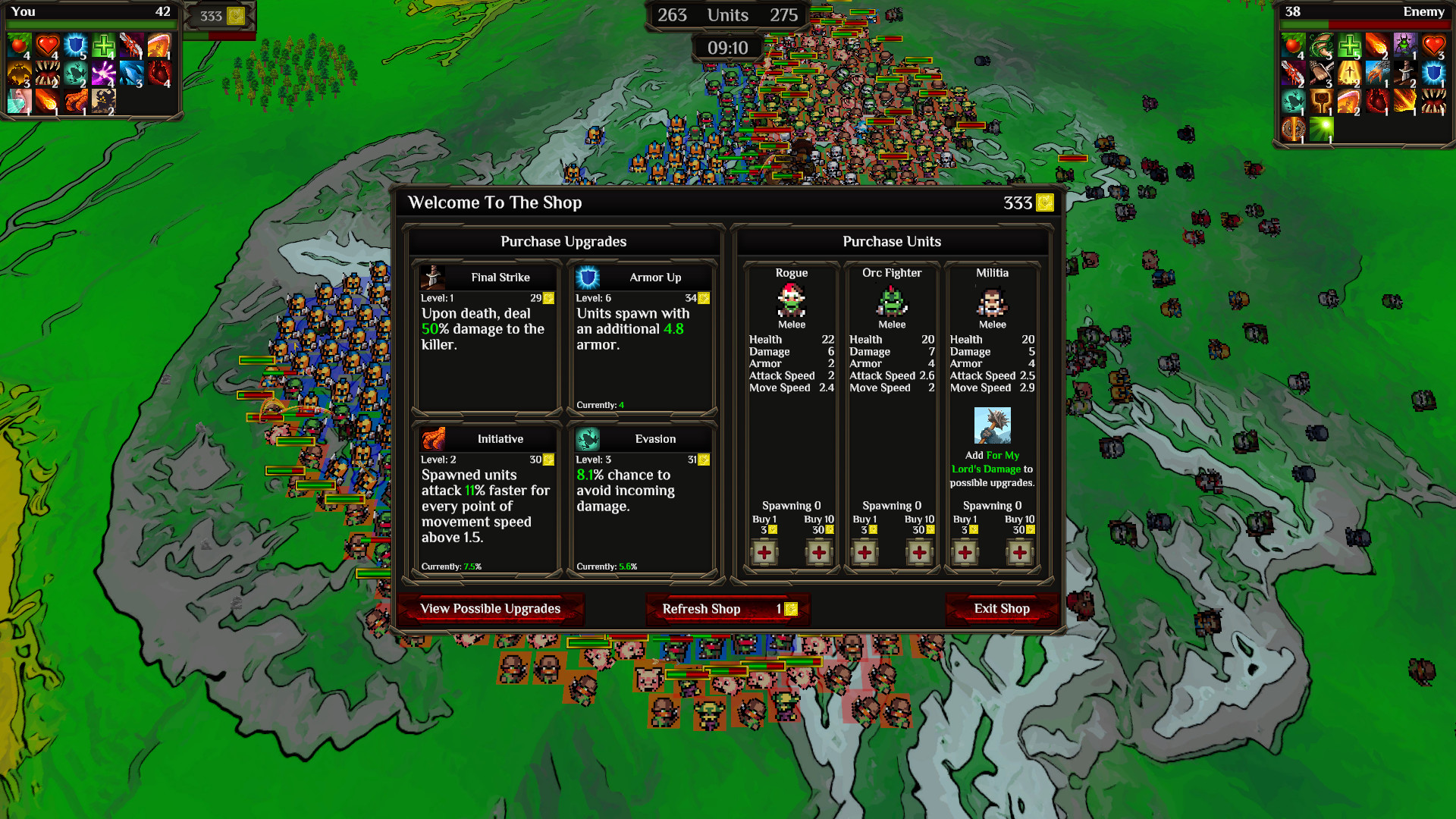
Task: Click the gold coin icon in shop header
Action: click(x=1045, y=202)
